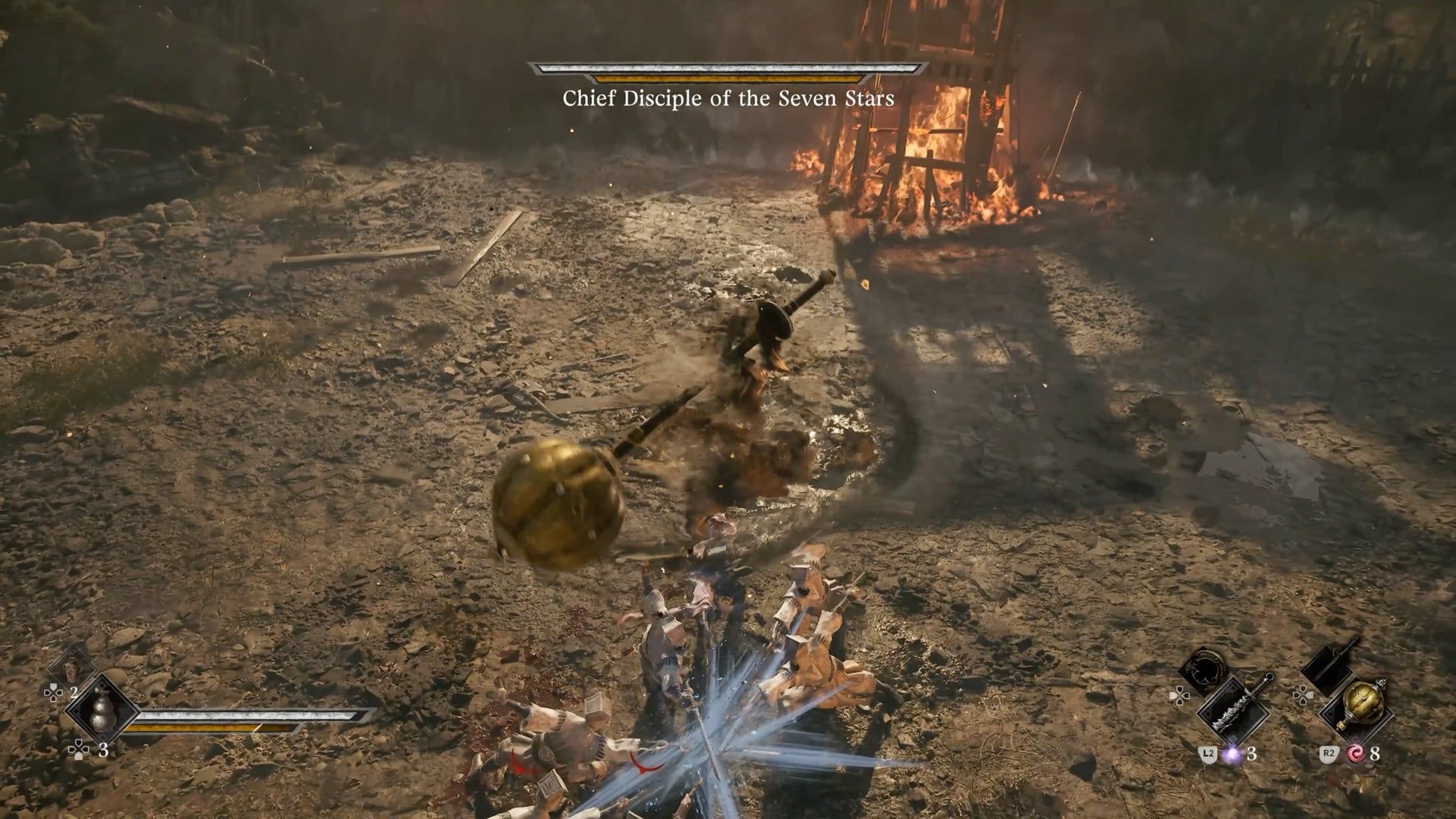Select the purple spirit orb next to L2
Viewport: 1456px width, 819px height.
click(1233, 754)
